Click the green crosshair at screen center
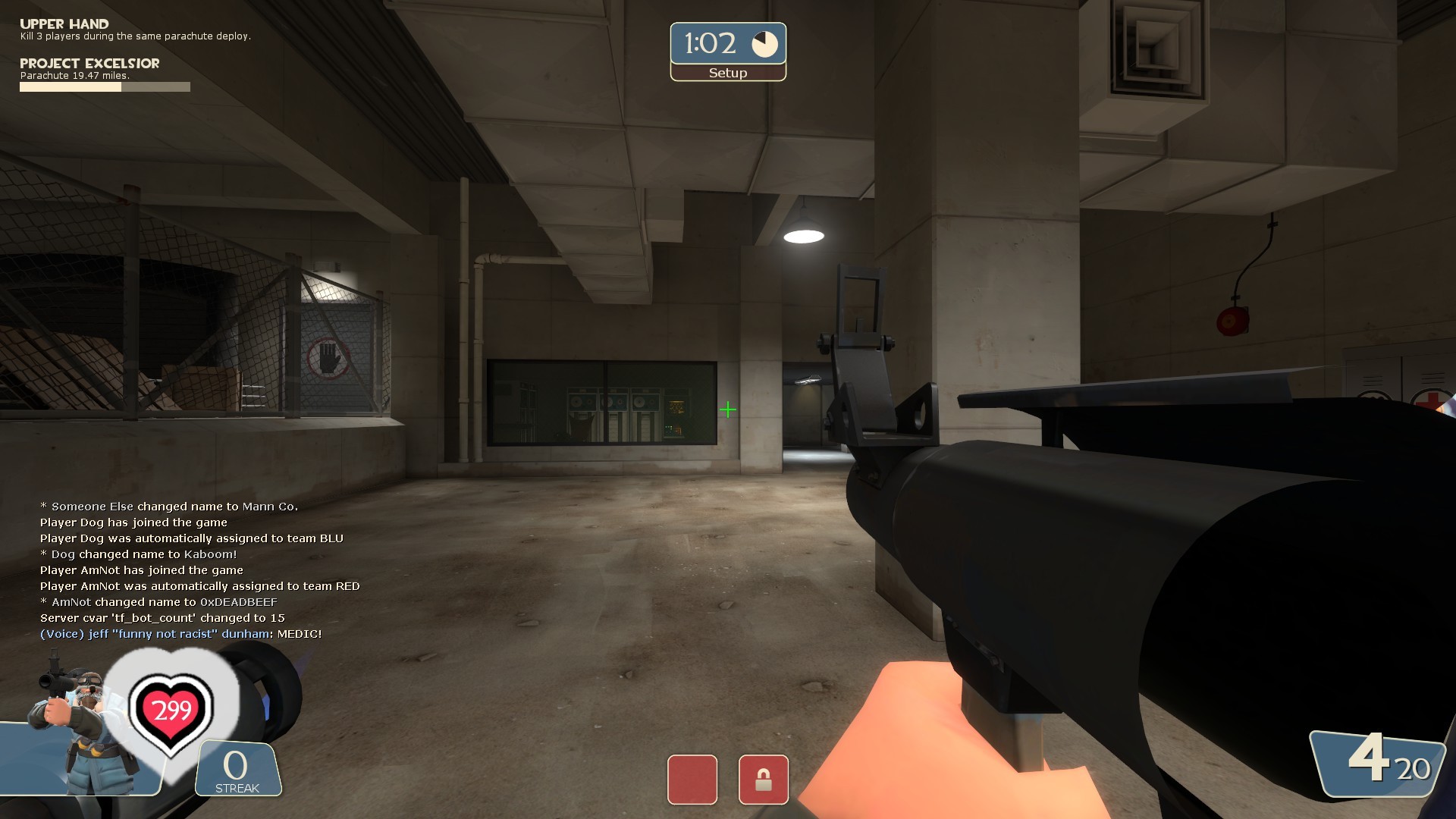 728,409
